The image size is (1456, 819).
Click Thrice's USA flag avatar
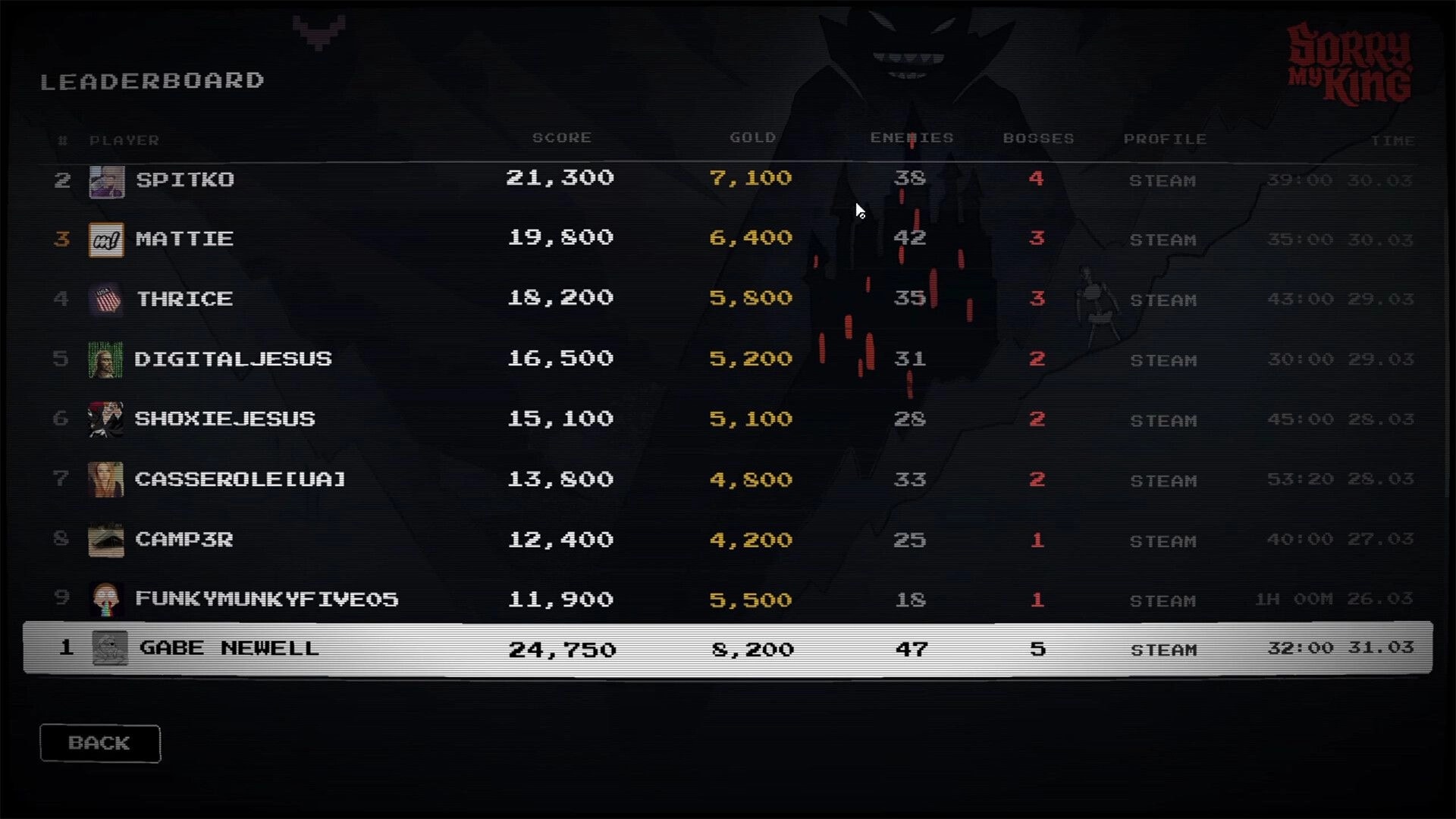[106, 300]
